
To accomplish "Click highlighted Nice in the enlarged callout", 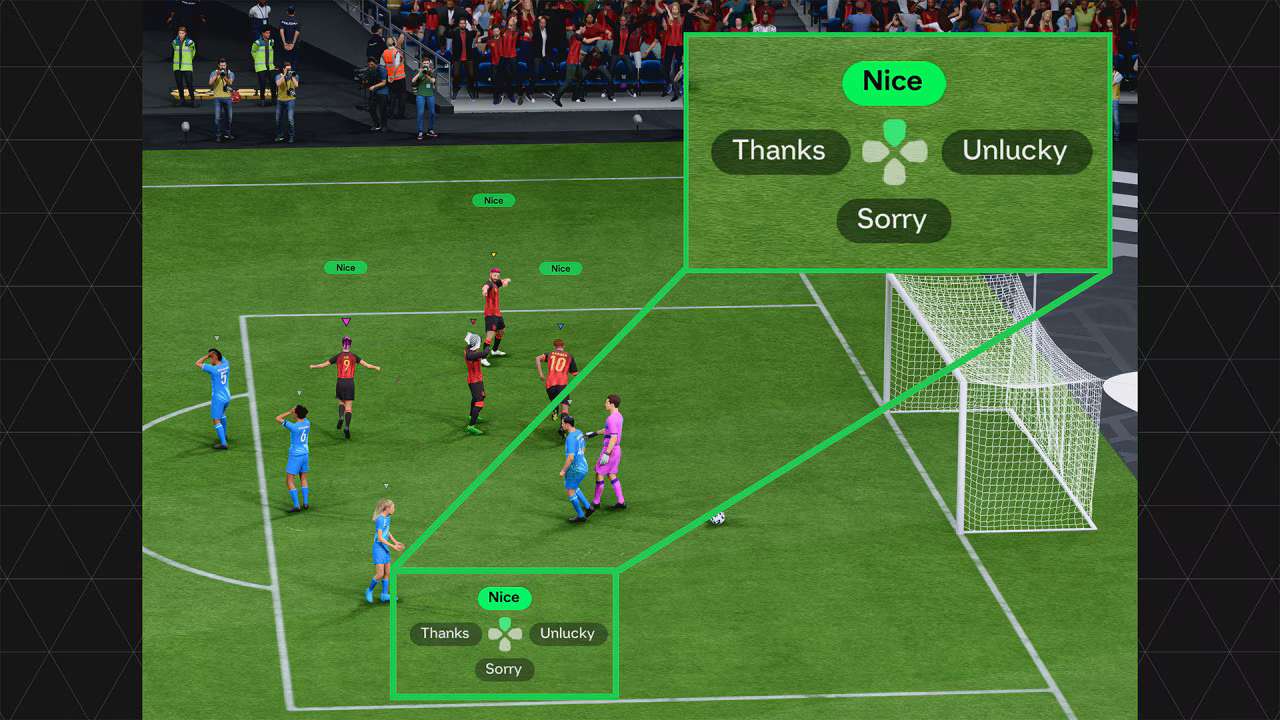I will click(893, 82).
